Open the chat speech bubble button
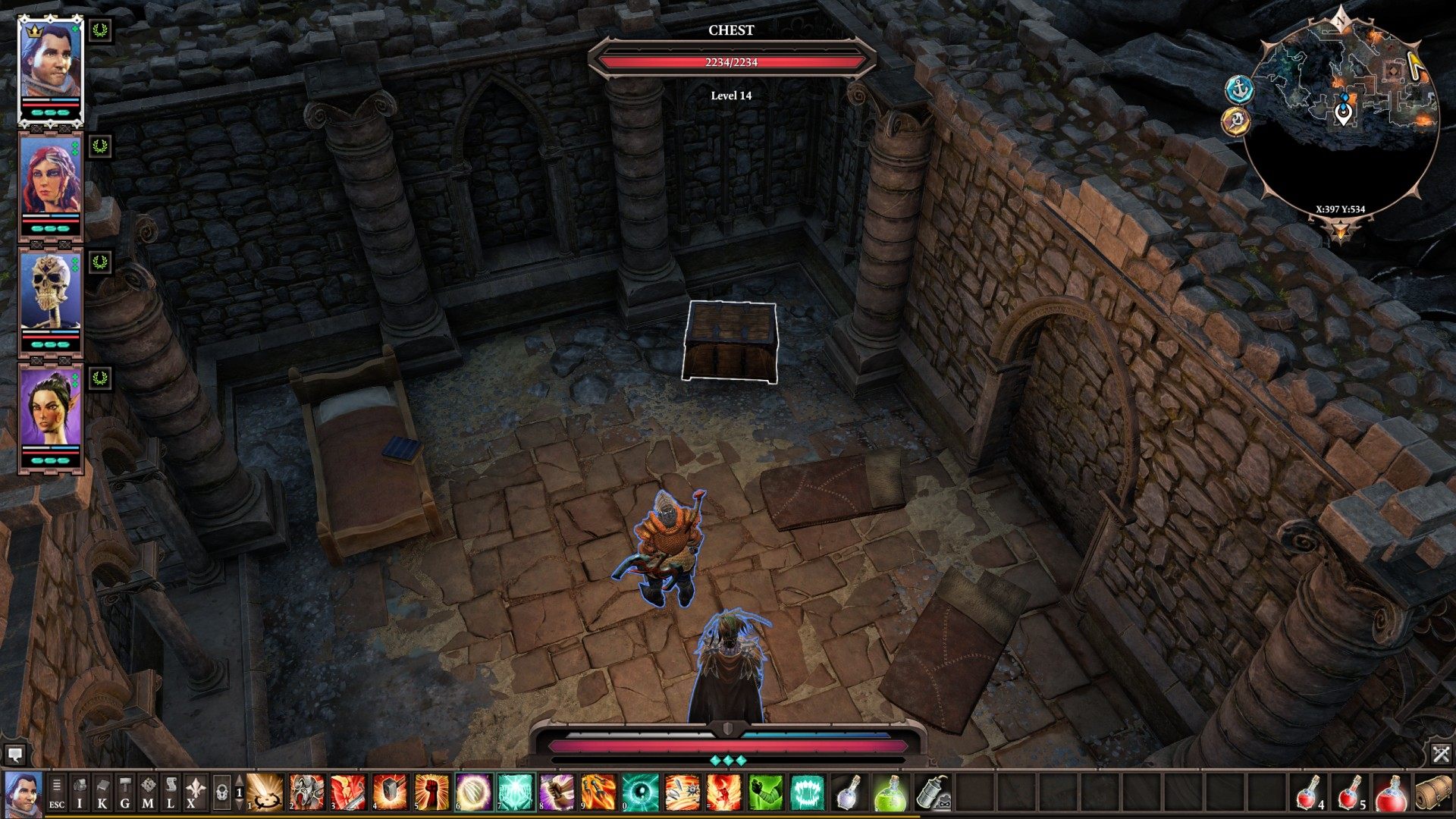1456x819 pixels. [x=14, y=754]
